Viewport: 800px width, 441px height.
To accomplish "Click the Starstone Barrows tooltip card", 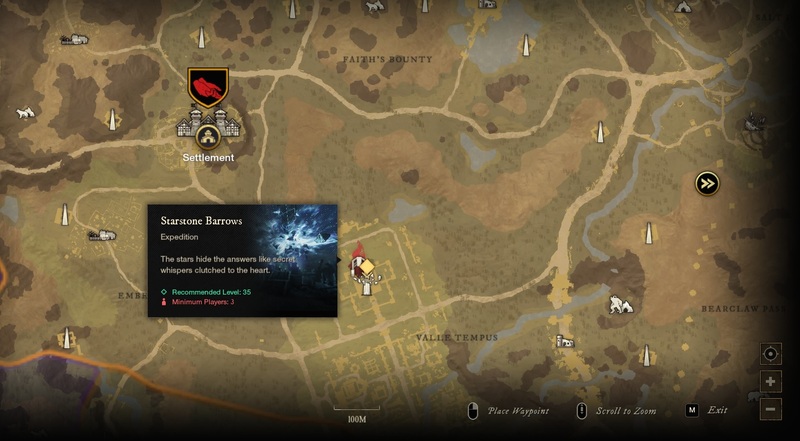I will click(x=242, y=260).
